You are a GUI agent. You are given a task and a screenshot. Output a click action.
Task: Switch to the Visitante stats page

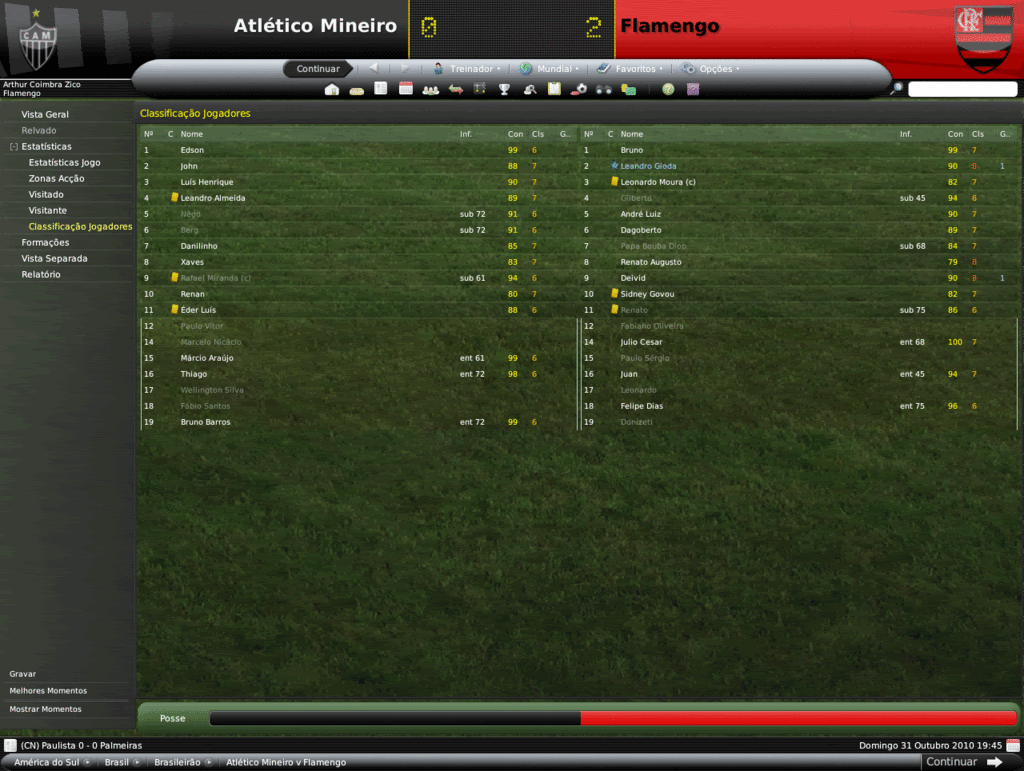[x=48, y=211]
